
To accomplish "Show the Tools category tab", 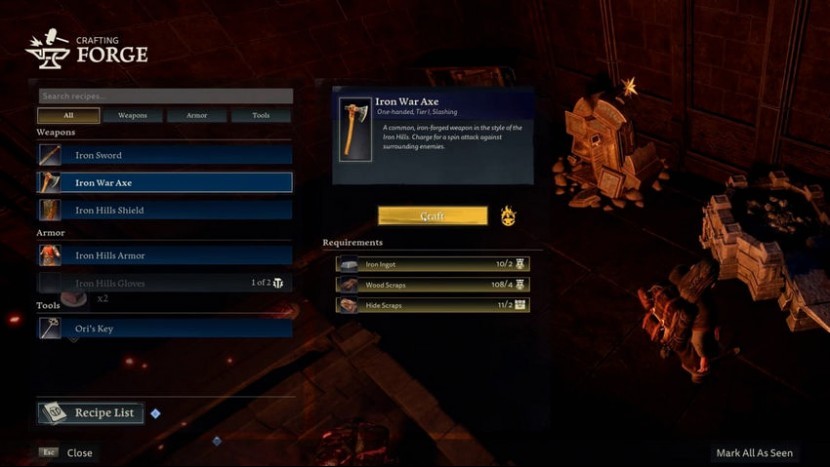I will click(261, 116).
